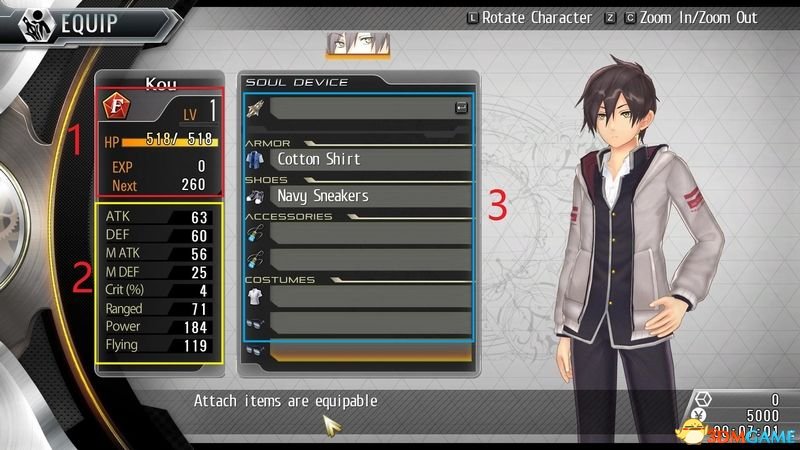The image size is (800, 450).
Task: Select the costume slot with white shirt icon
Action: 360,296
